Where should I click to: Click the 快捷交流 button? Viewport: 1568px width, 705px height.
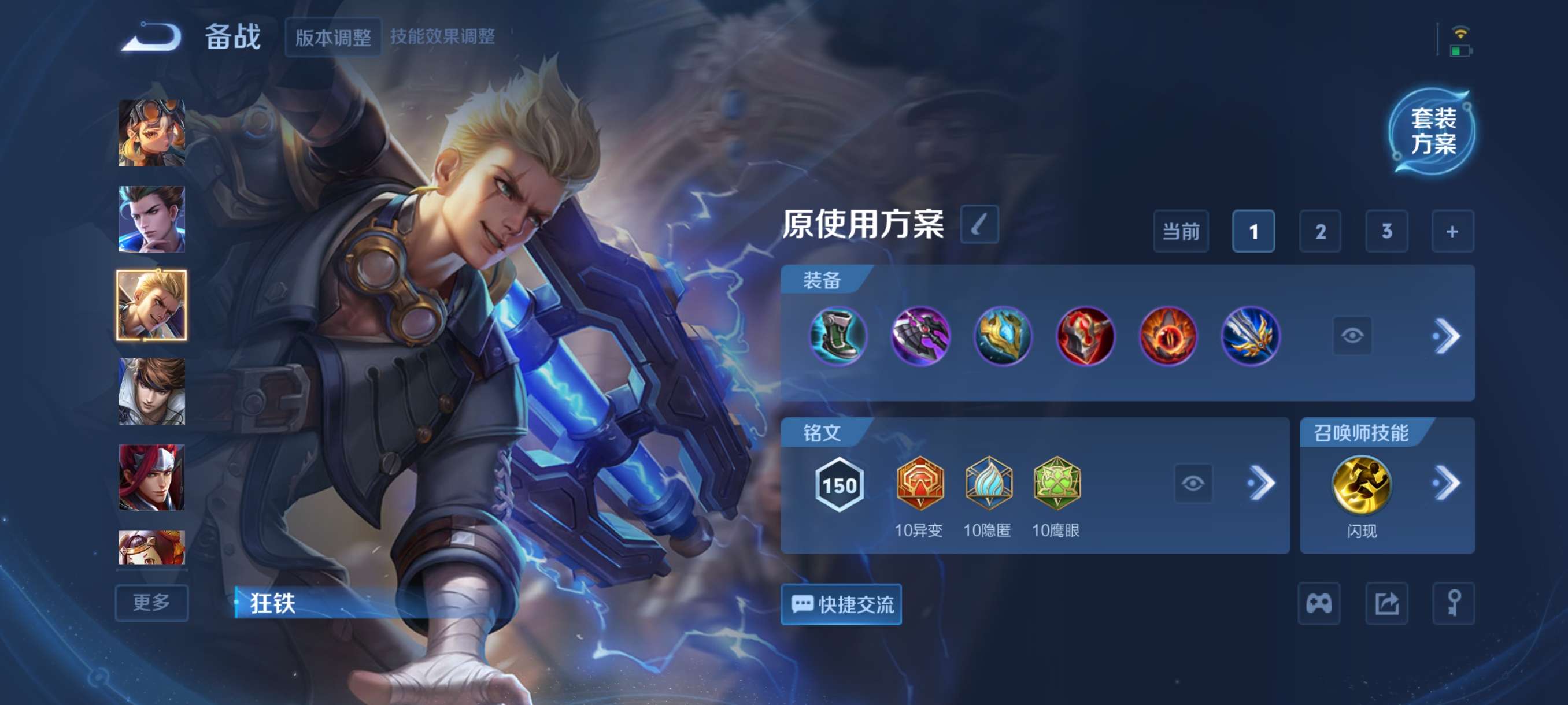pyautogui.click(x=841, y=604)
